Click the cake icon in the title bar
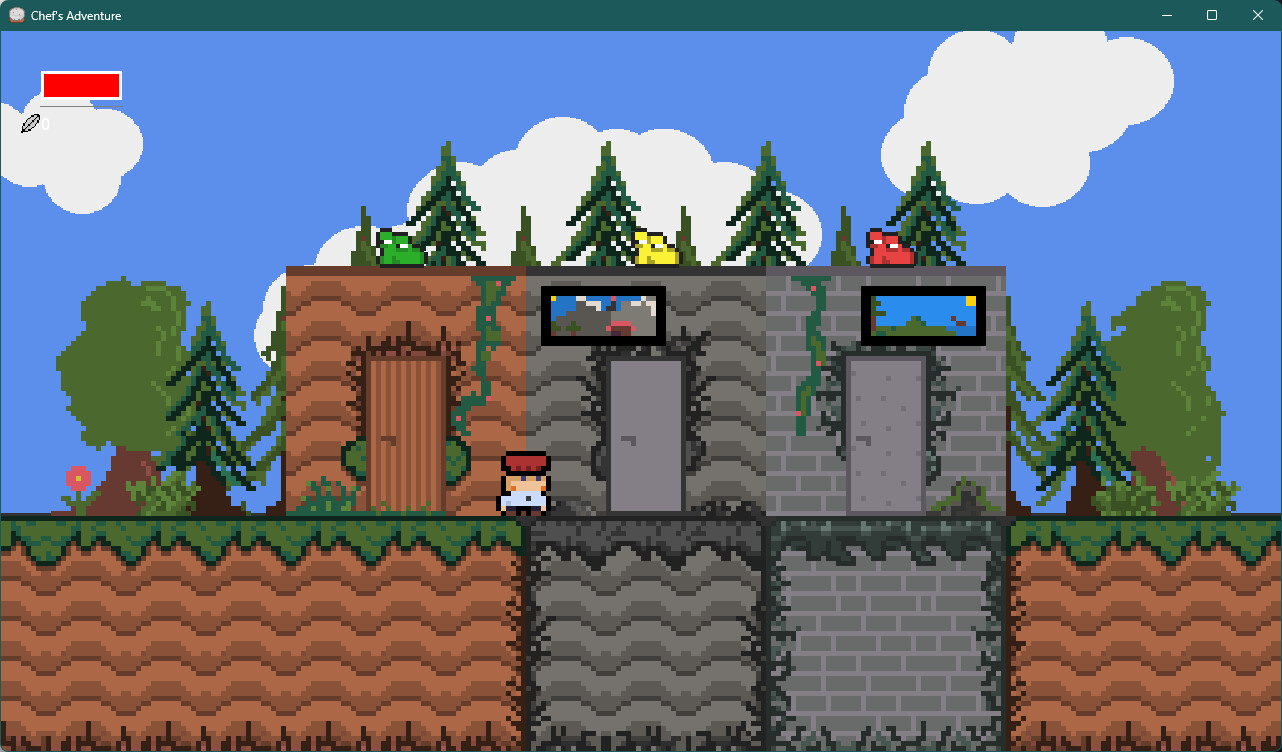 [16, 15]
